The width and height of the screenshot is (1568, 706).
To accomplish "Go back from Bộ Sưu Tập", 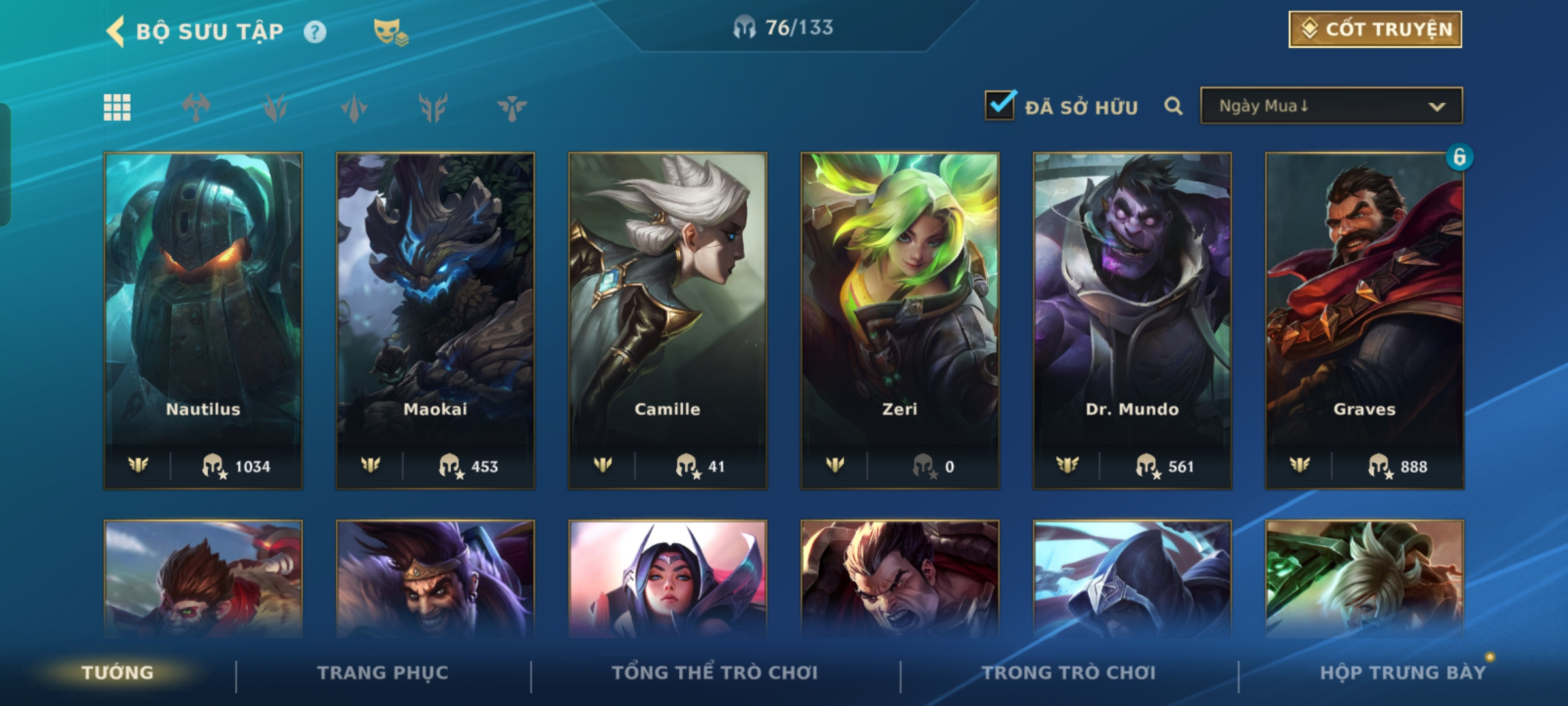I will 116,31.
